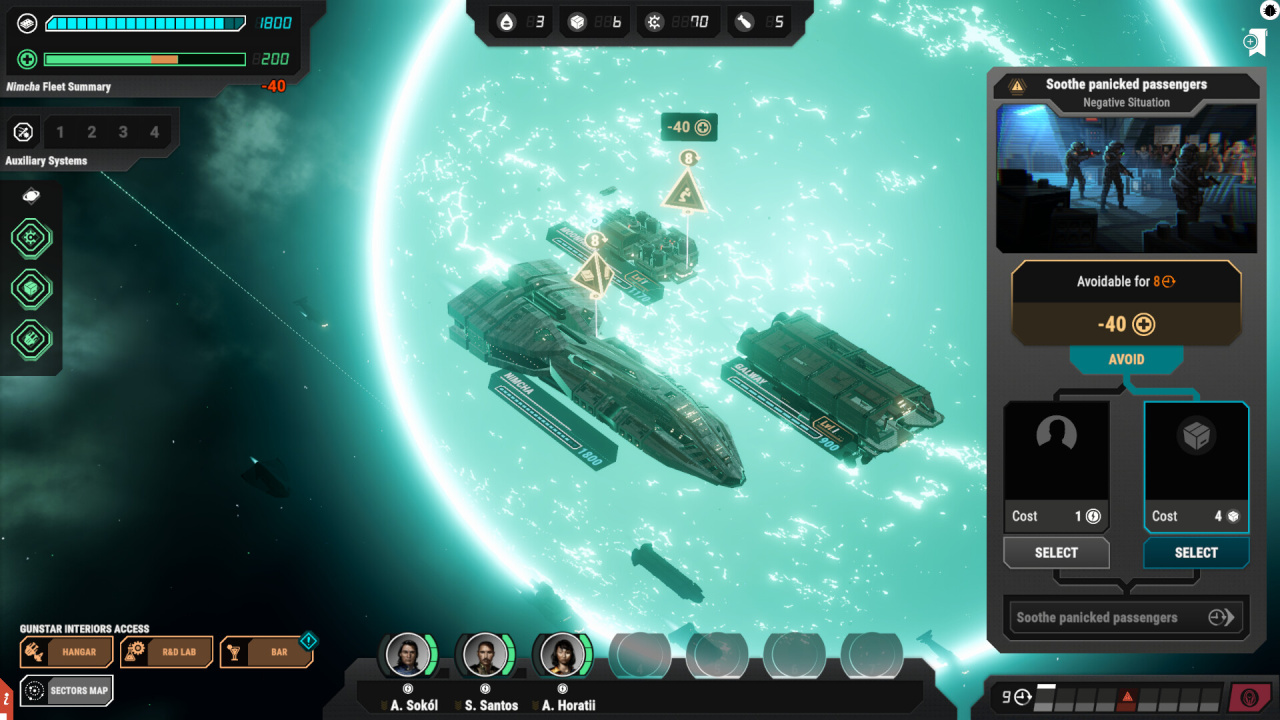
Task: Open the Sectors Map
Action: [x=66, y=690]
